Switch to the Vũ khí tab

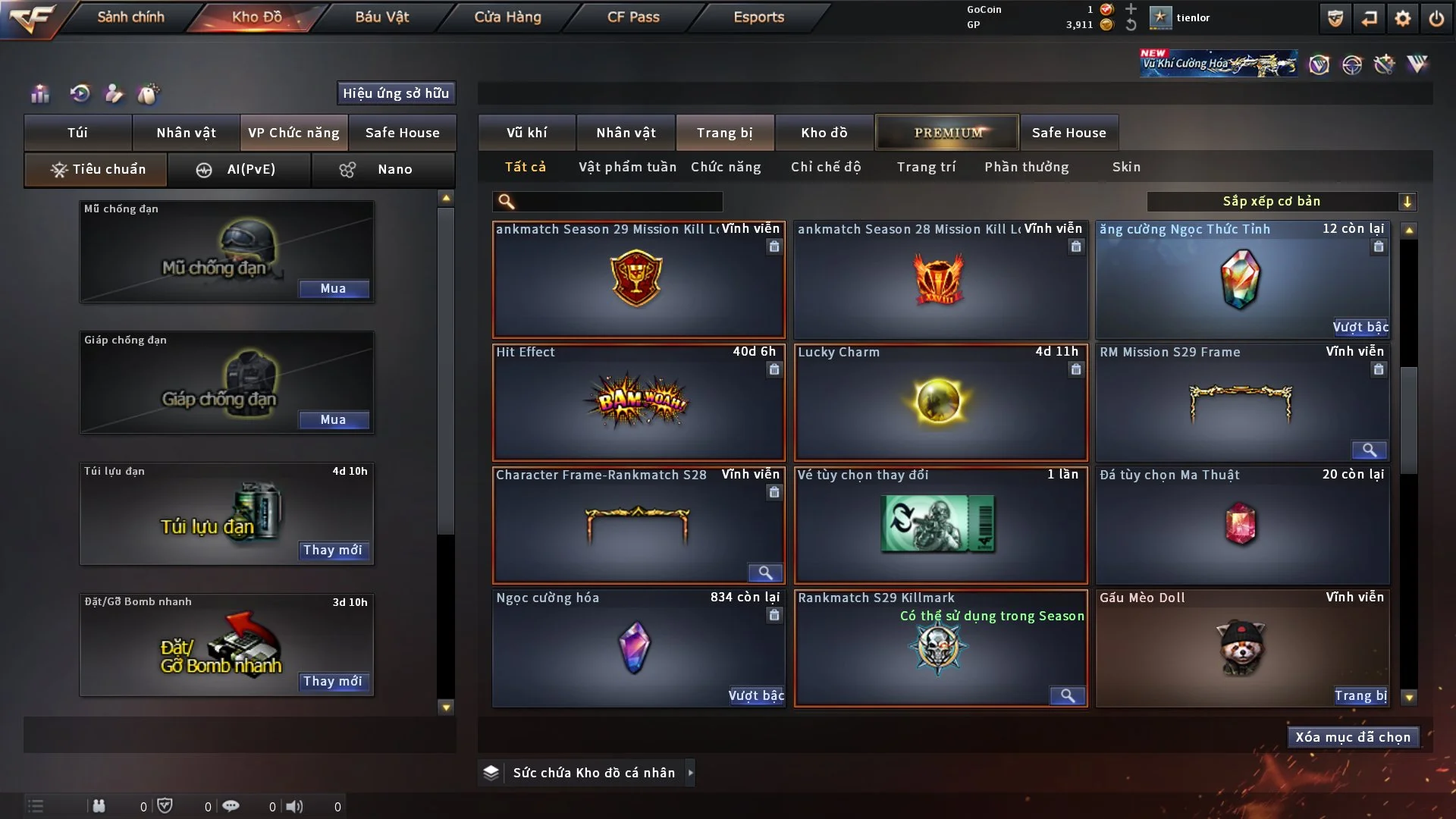(526, 133)
